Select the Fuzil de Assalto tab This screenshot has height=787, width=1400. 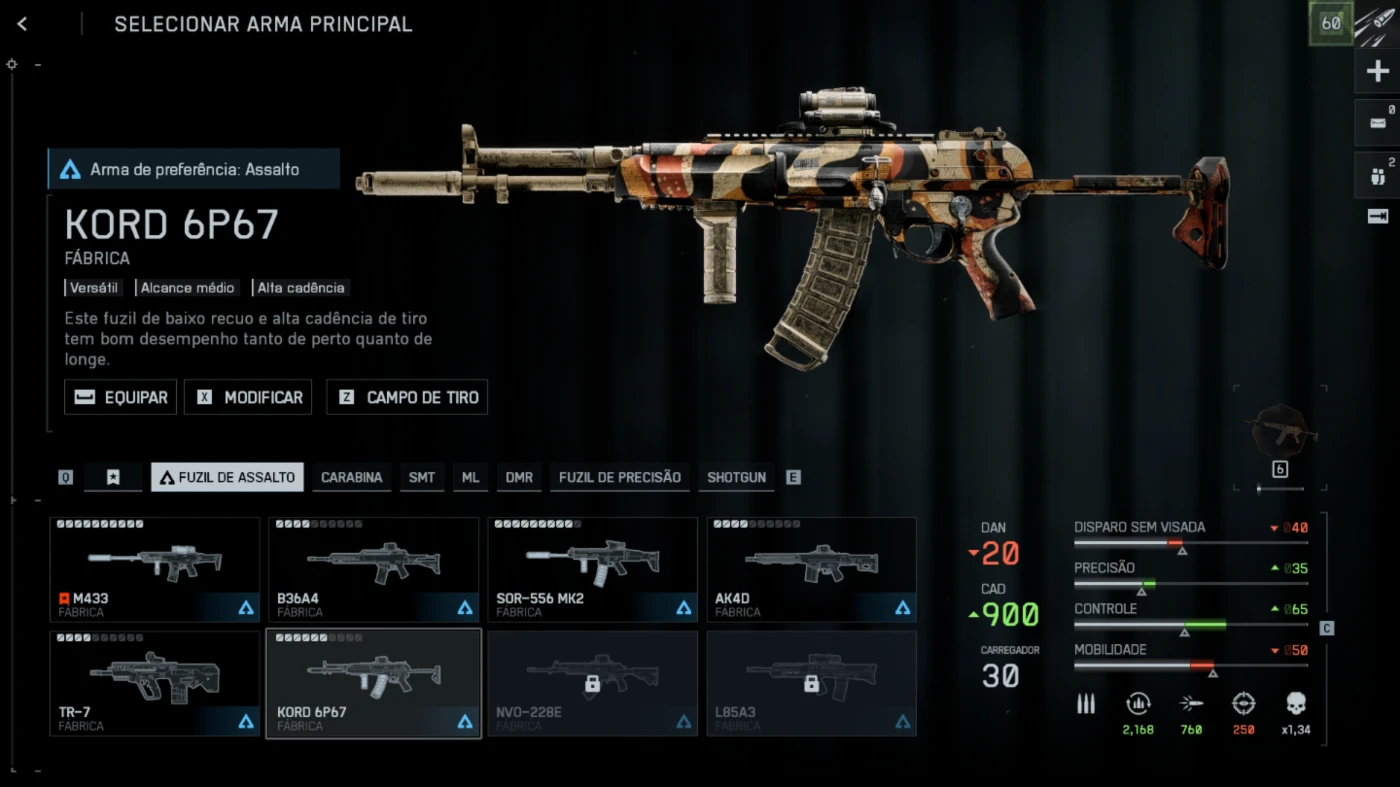click(228, 477)
